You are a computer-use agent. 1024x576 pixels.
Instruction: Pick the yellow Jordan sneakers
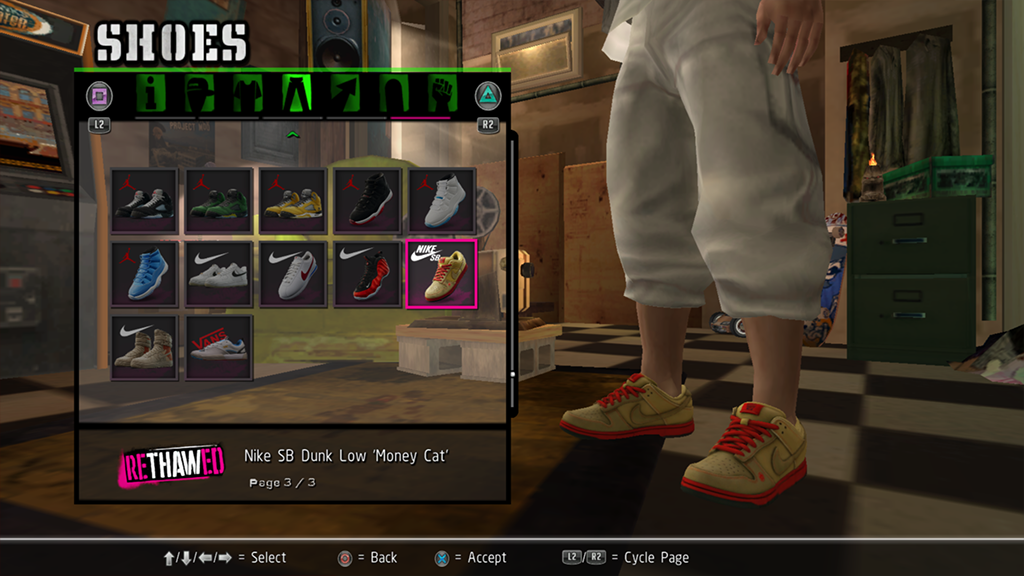pyautogui.click(x=293, y=201)
